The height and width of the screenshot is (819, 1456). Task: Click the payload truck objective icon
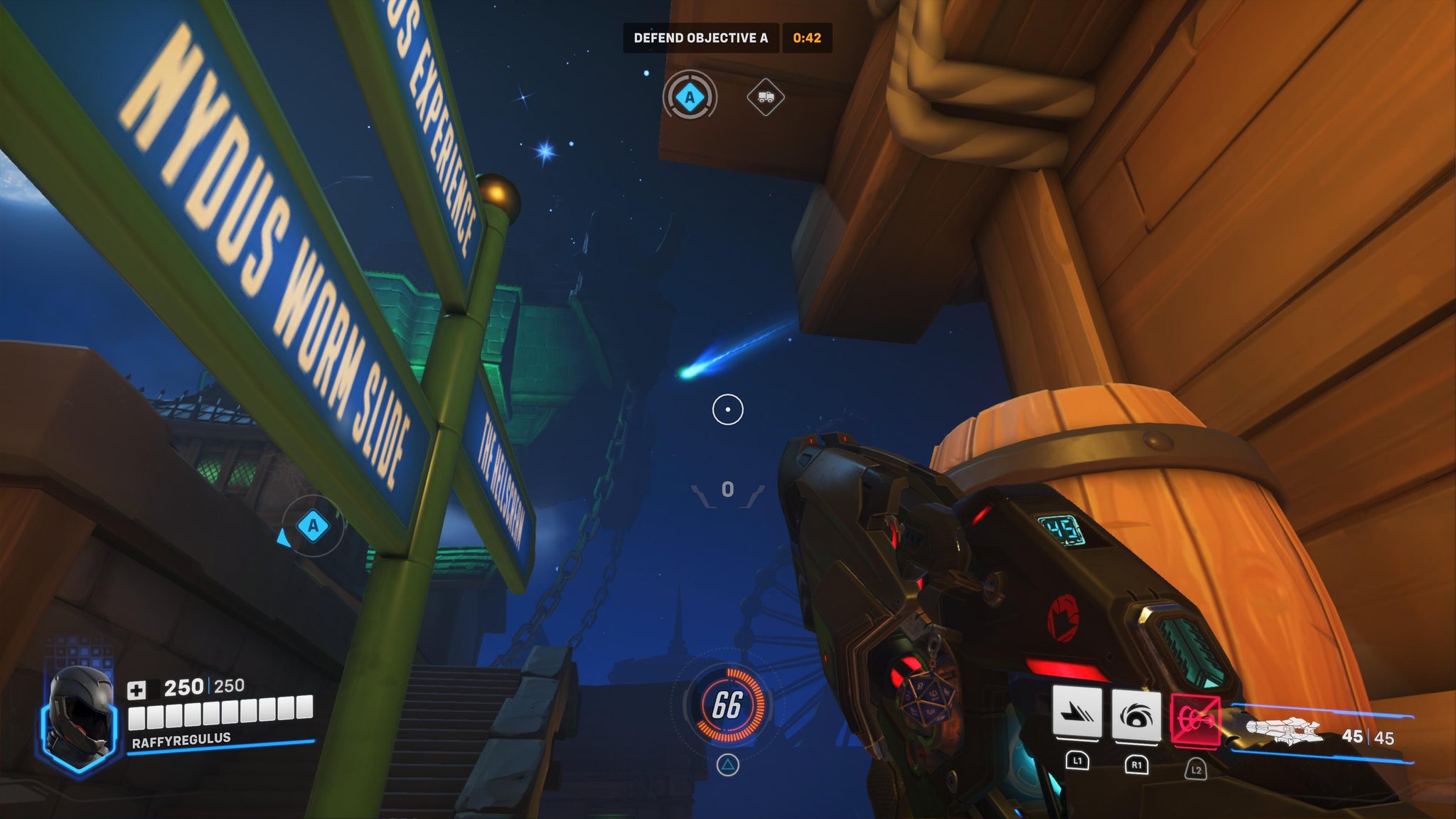tap(766, 97)
